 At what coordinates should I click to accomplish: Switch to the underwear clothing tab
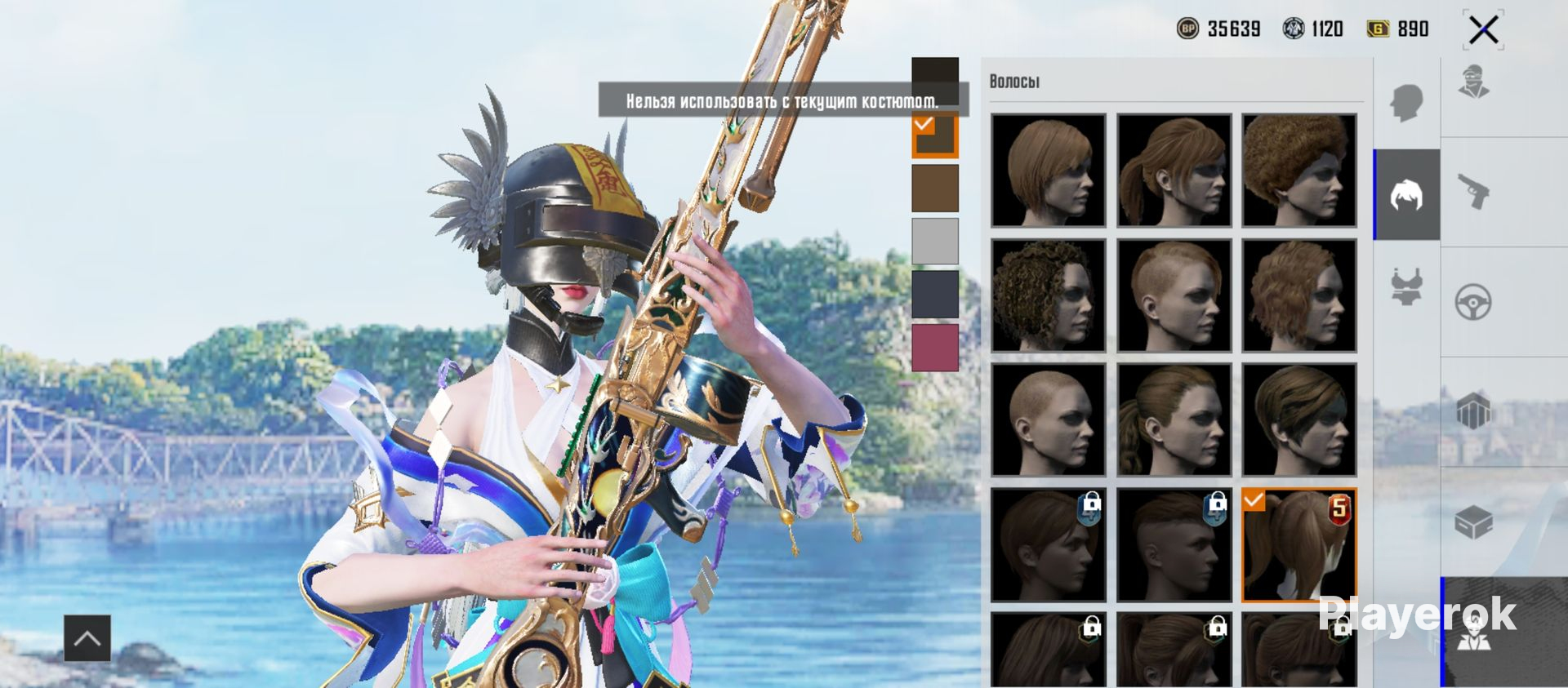(x=1406, y=287)
